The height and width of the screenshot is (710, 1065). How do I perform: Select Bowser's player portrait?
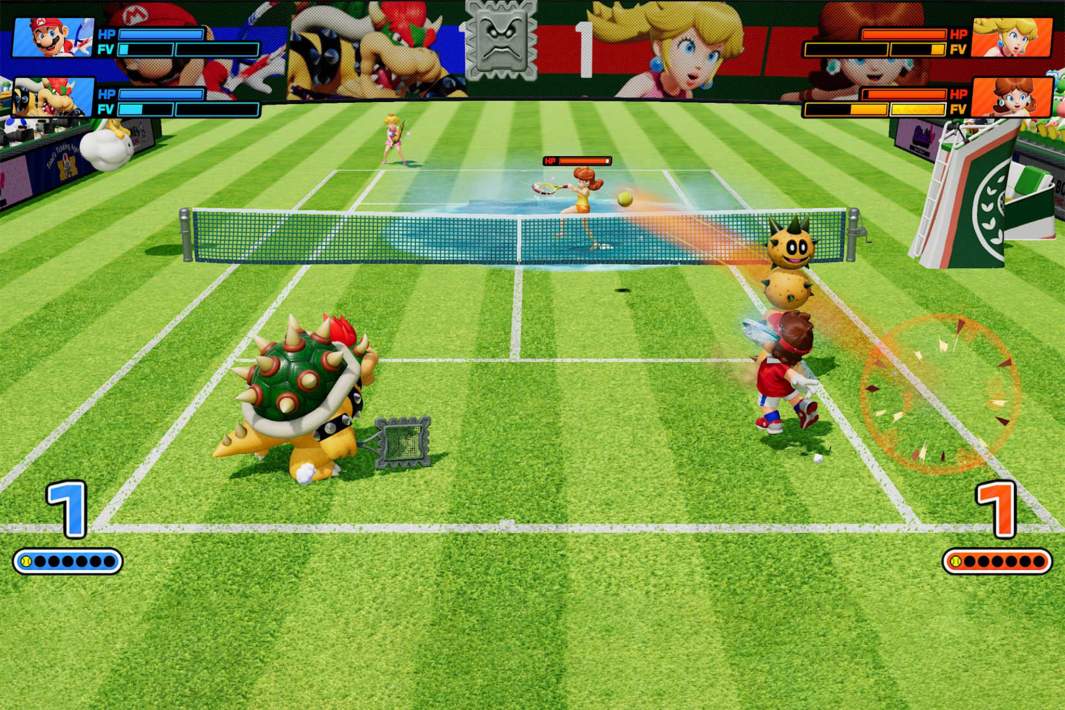pos(52,97)
